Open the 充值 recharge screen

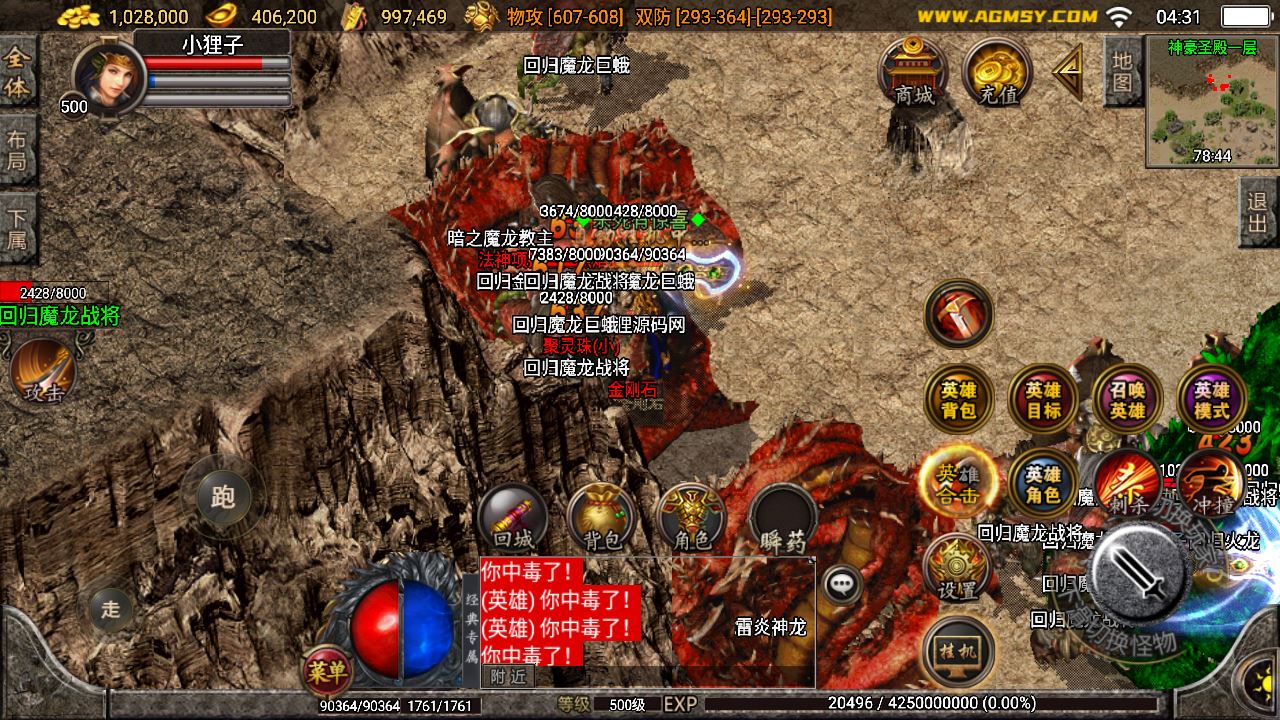[998, 73]
